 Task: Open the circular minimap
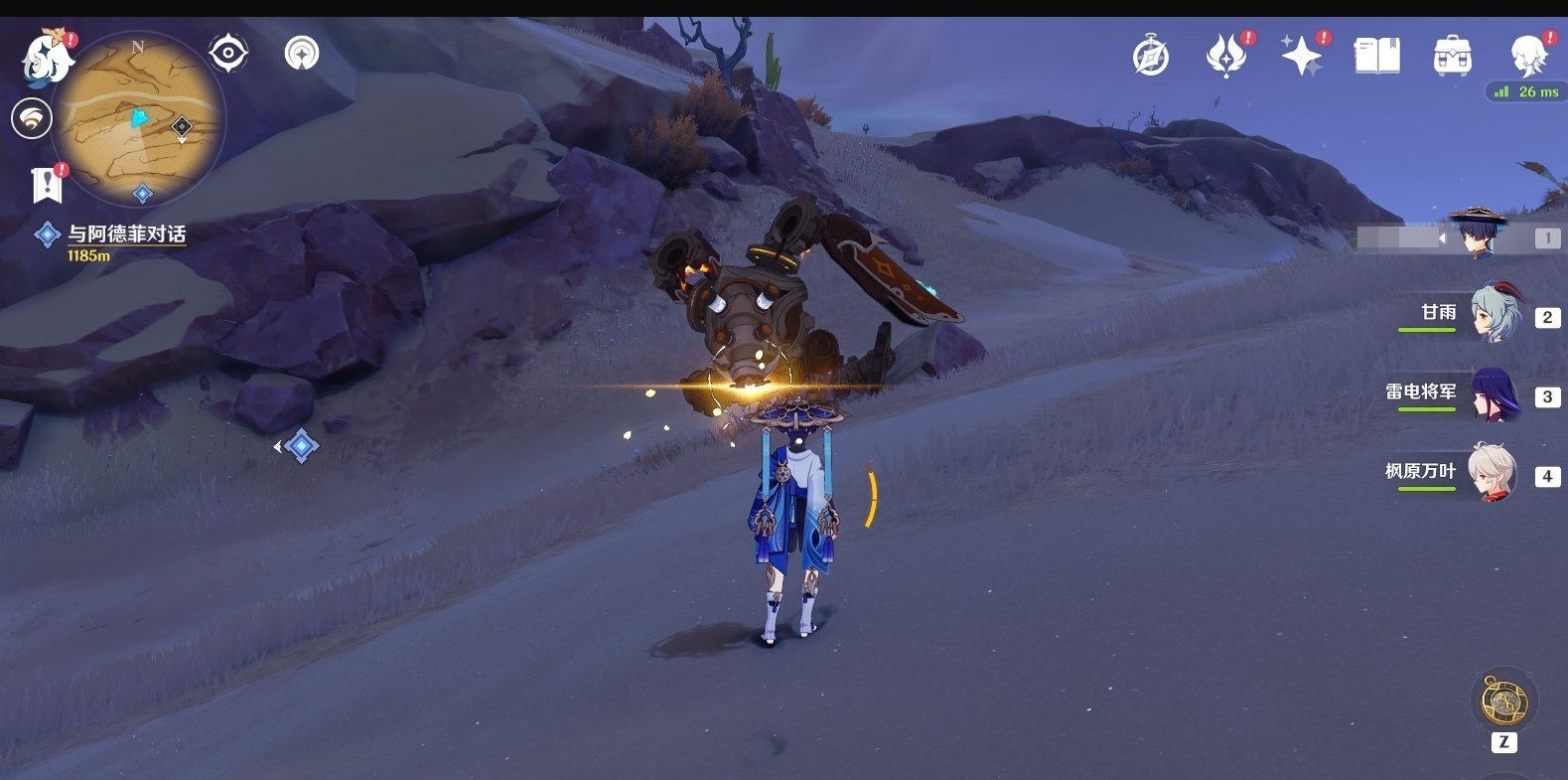(138, 119)
